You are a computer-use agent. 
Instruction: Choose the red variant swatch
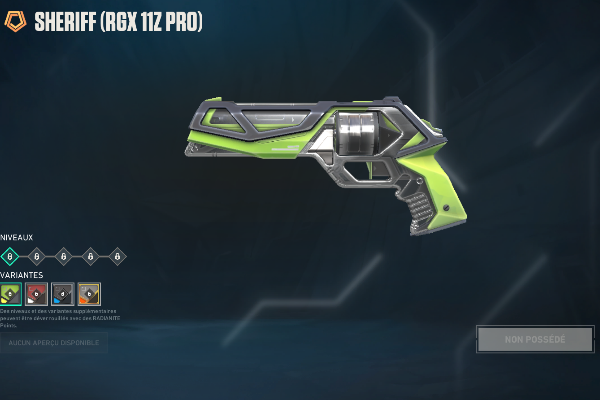click(x=37, y=293)
